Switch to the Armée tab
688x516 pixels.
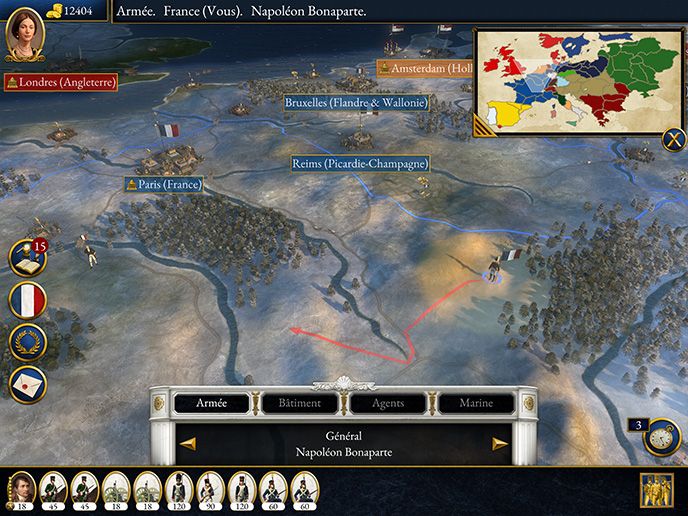click(211, 403)
